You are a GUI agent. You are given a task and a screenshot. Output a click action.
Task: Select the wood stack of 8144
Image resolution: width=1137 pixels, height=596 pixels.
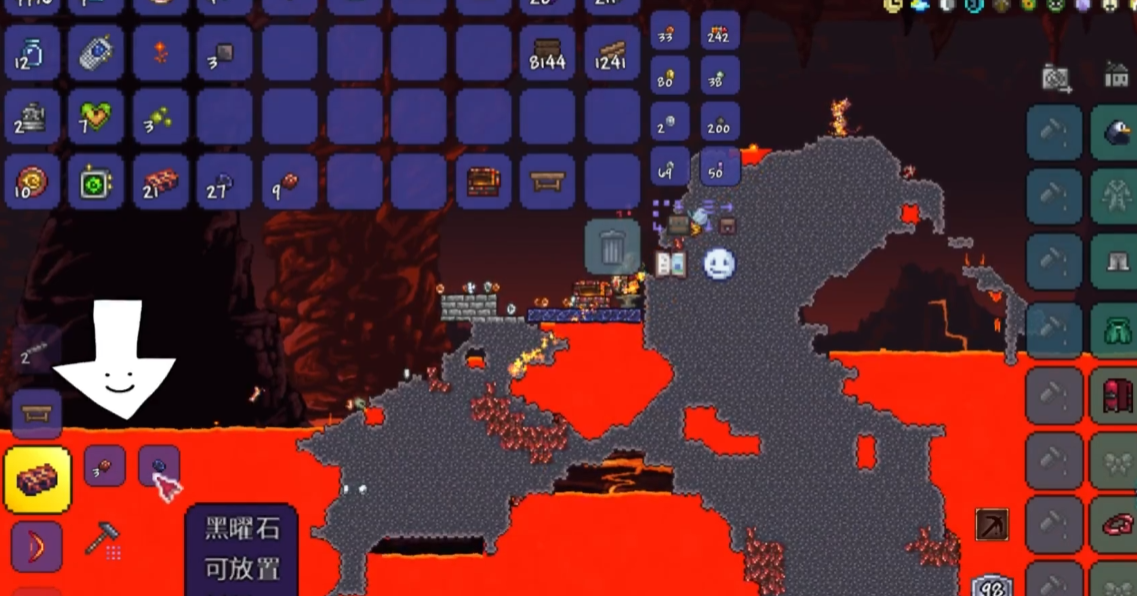(x=547, y=53)
